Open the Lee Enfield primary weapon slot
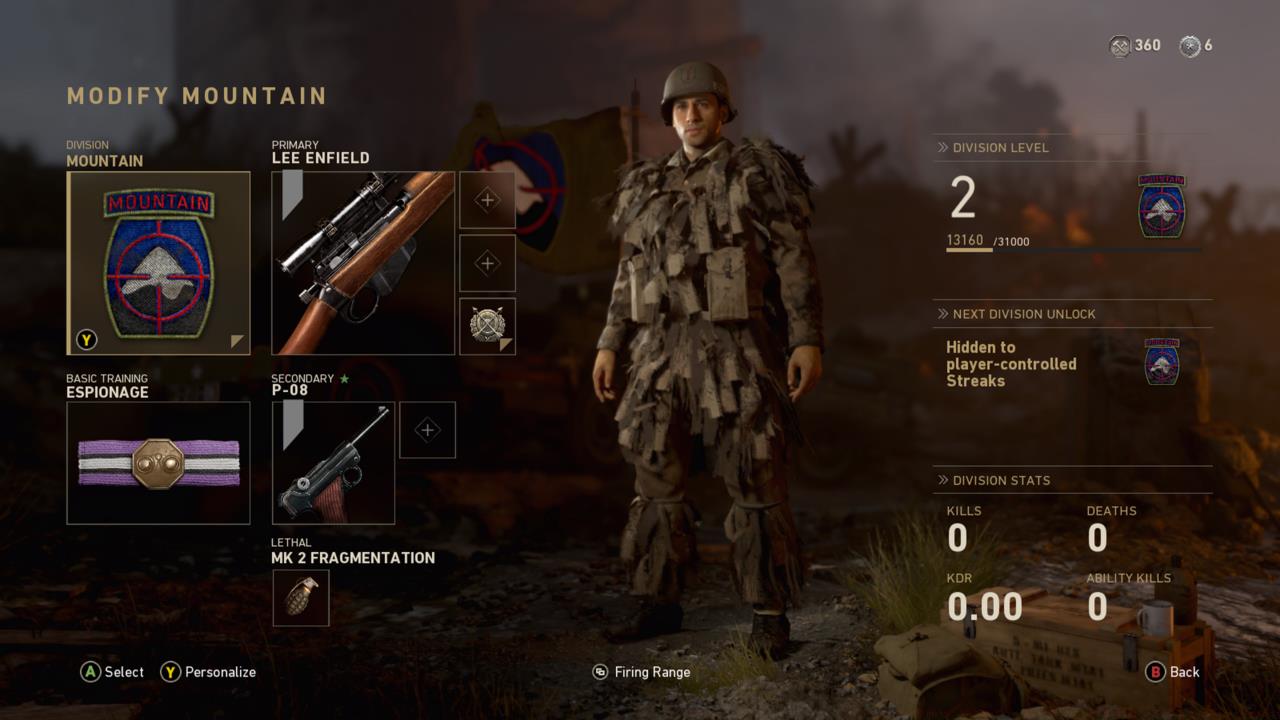This screenshot has height=720, width=1280. tap(363, 263)
